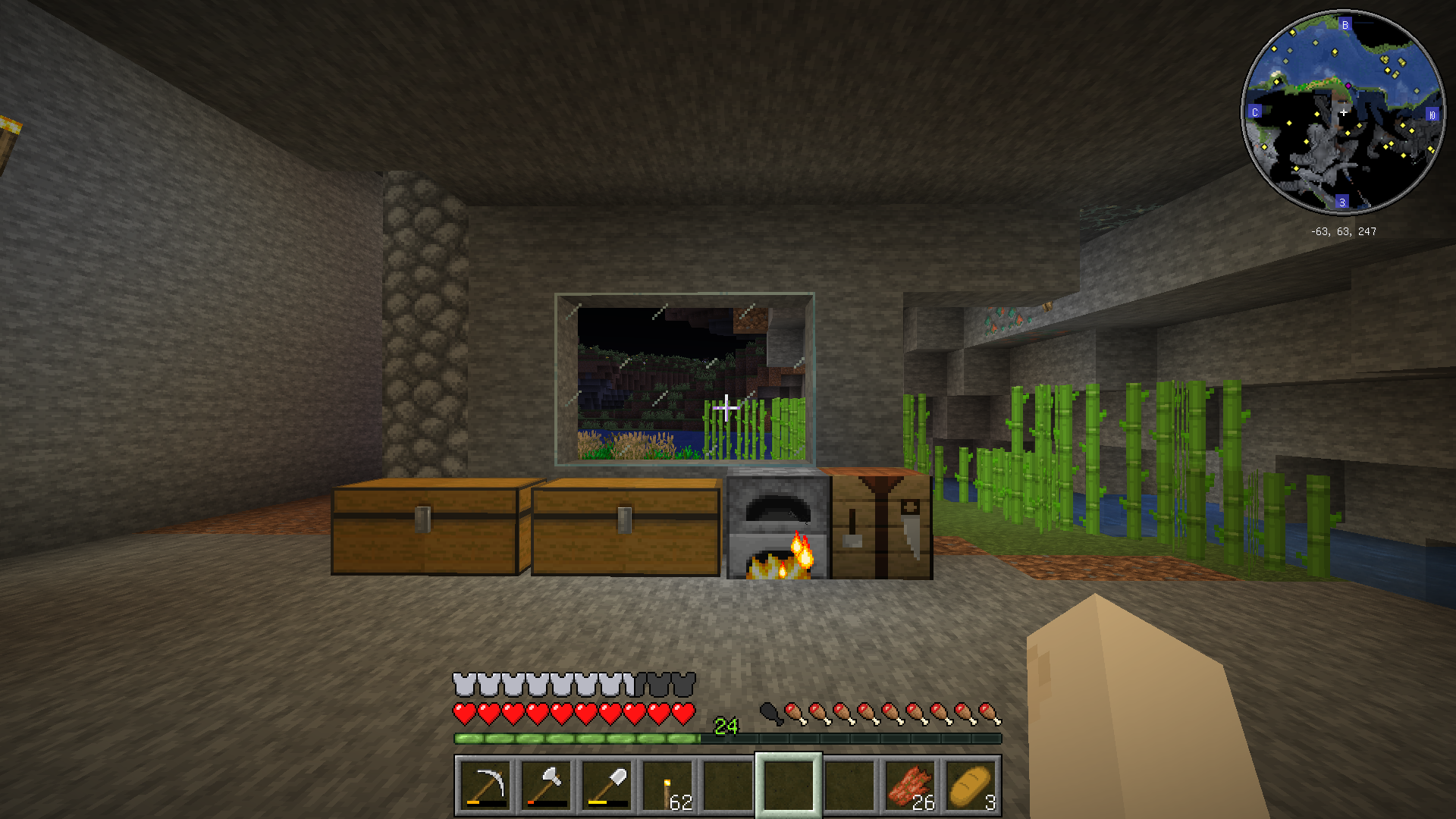Viewport: 1456px width, 819px height.
Task: Select the stack of 62 torches
Action: pyautogui.click(x=667, y=786)
